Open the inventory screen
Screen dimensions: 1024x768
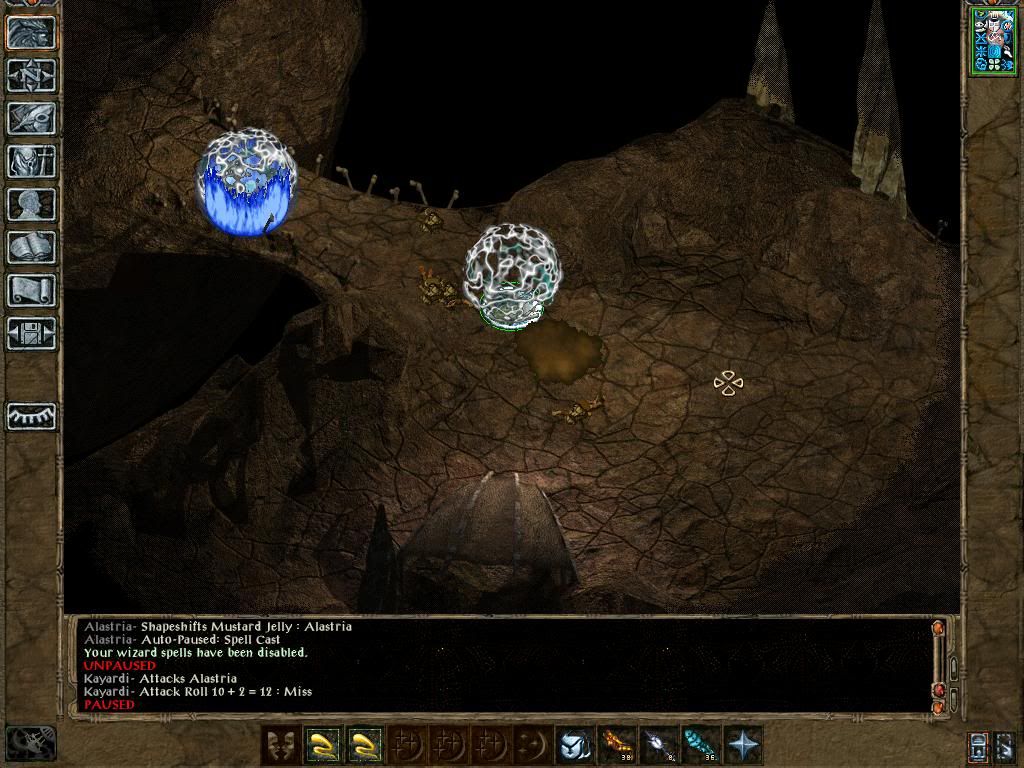point(31,161)
